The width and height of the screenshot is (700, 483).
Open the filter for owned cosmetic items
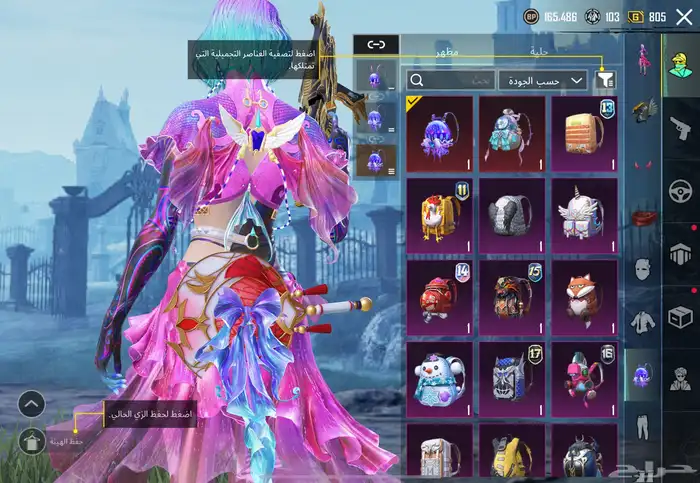606,80
